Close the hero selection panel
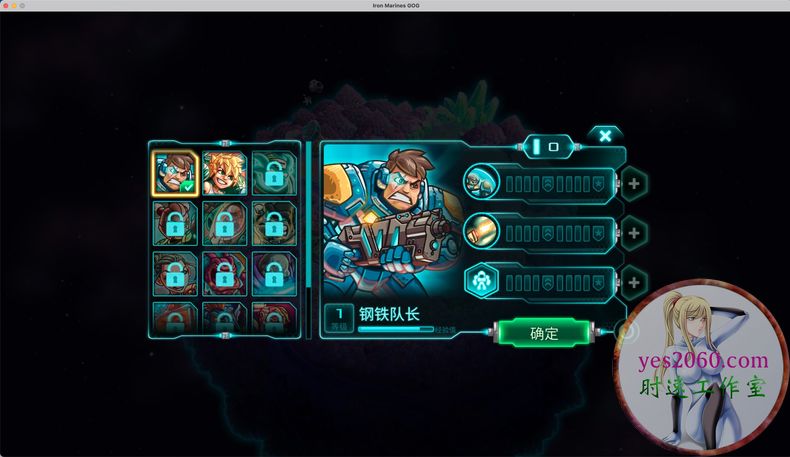Screen dimensions: 790x457 pyautogui.click(x=605, y=136)
